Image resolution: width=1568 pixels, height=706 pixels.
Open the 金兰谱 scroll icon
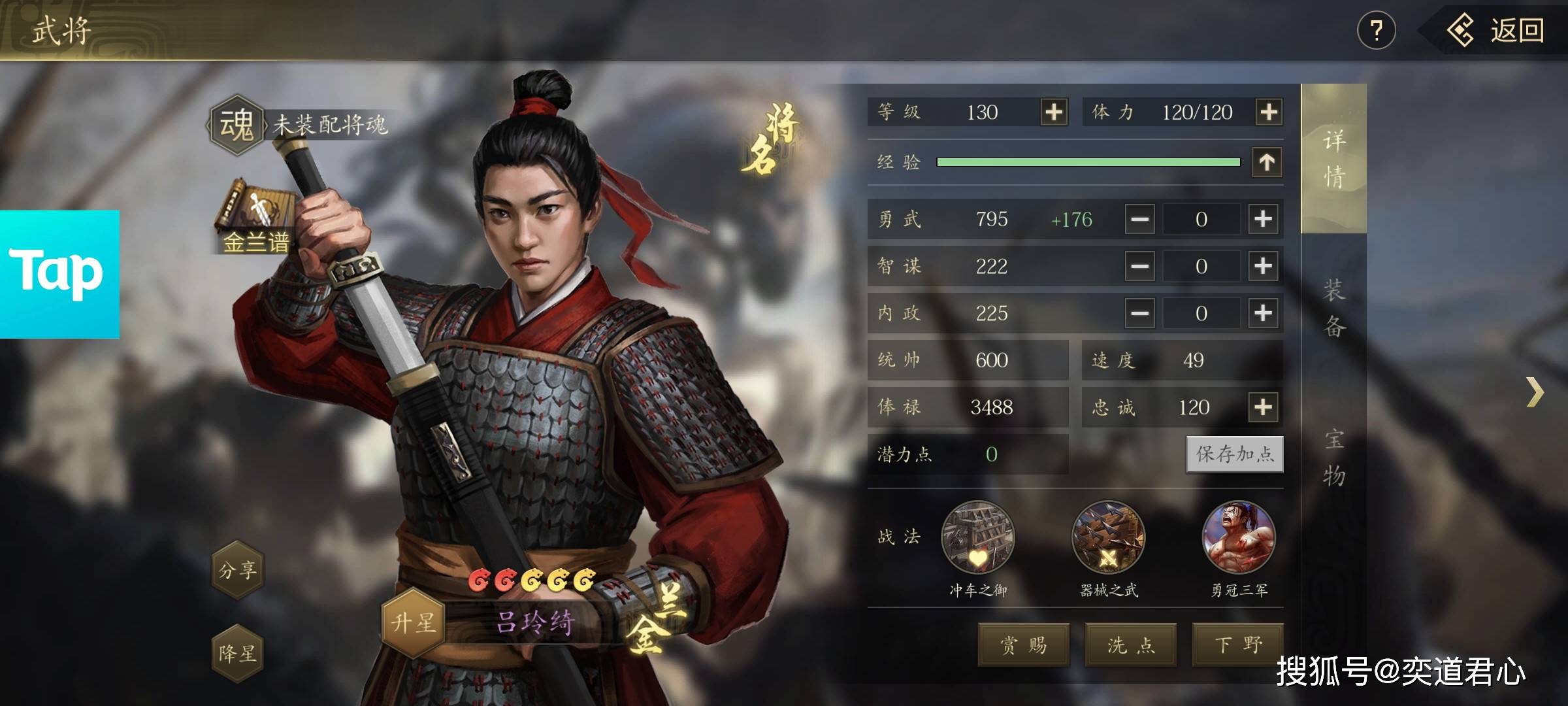(x=255, y=214)
